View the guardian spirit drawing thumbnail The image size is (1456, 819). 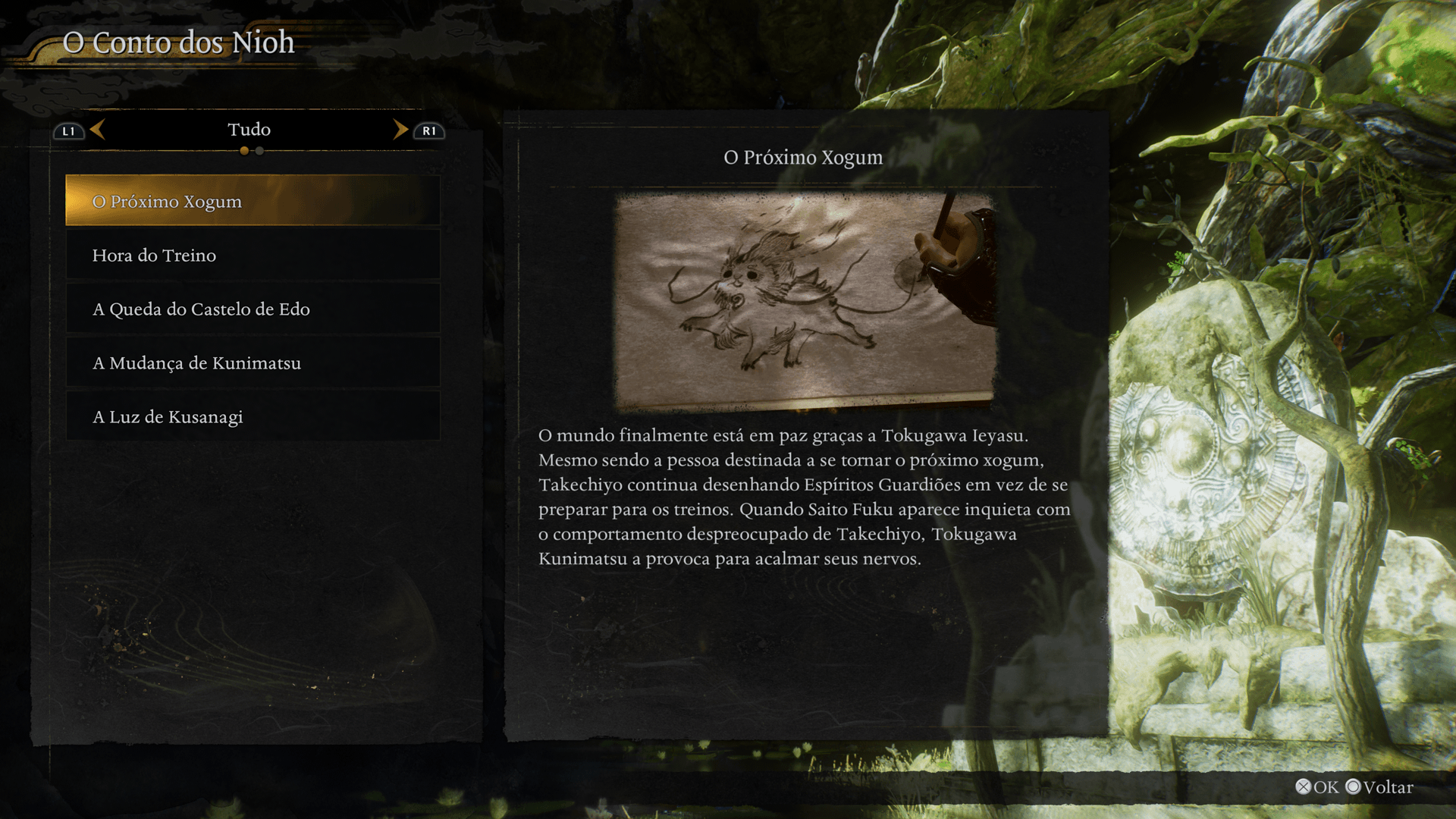(x=805, y=302)
